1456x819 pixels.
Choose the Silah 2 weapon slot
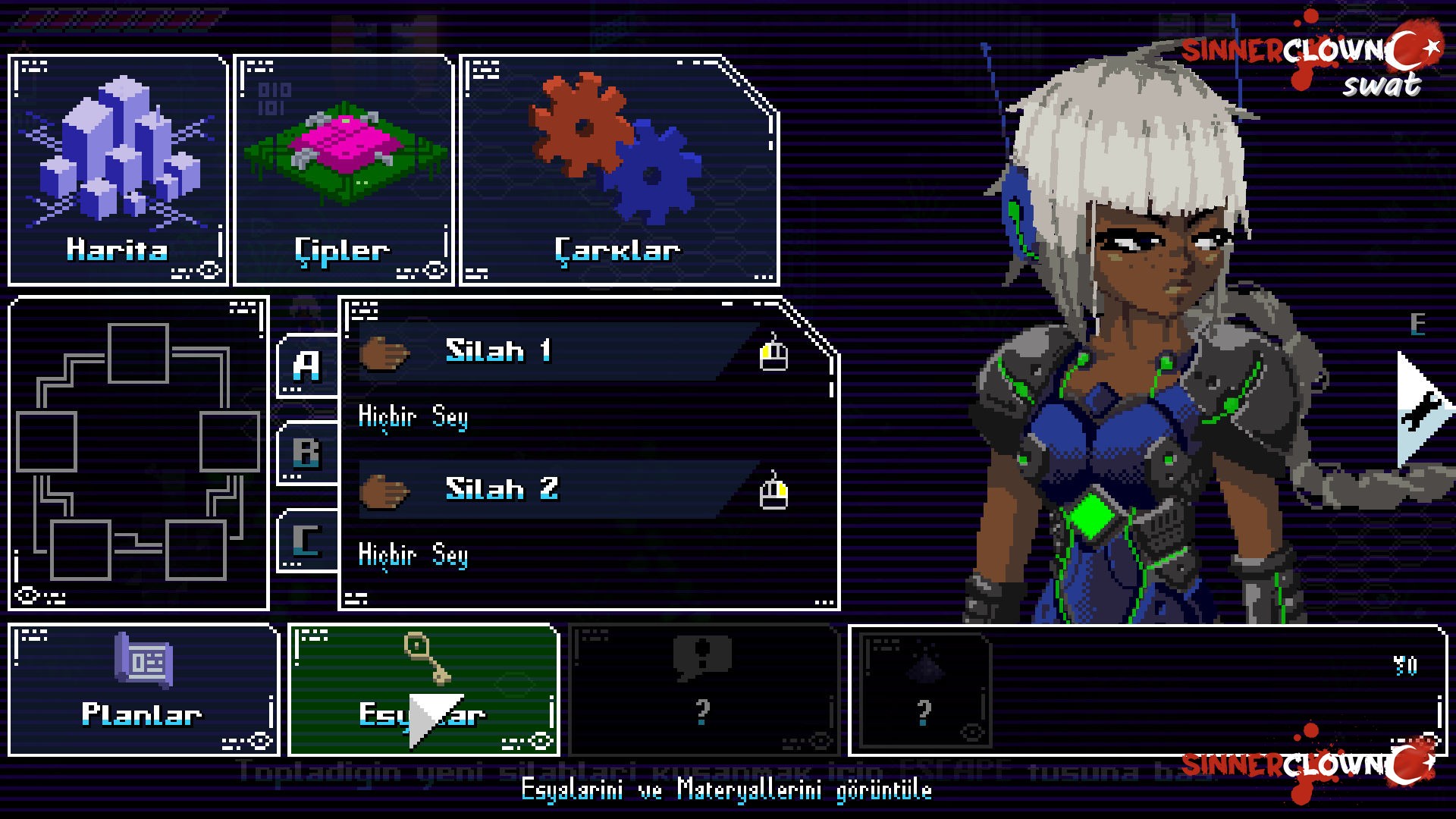(x=557, y=490)
